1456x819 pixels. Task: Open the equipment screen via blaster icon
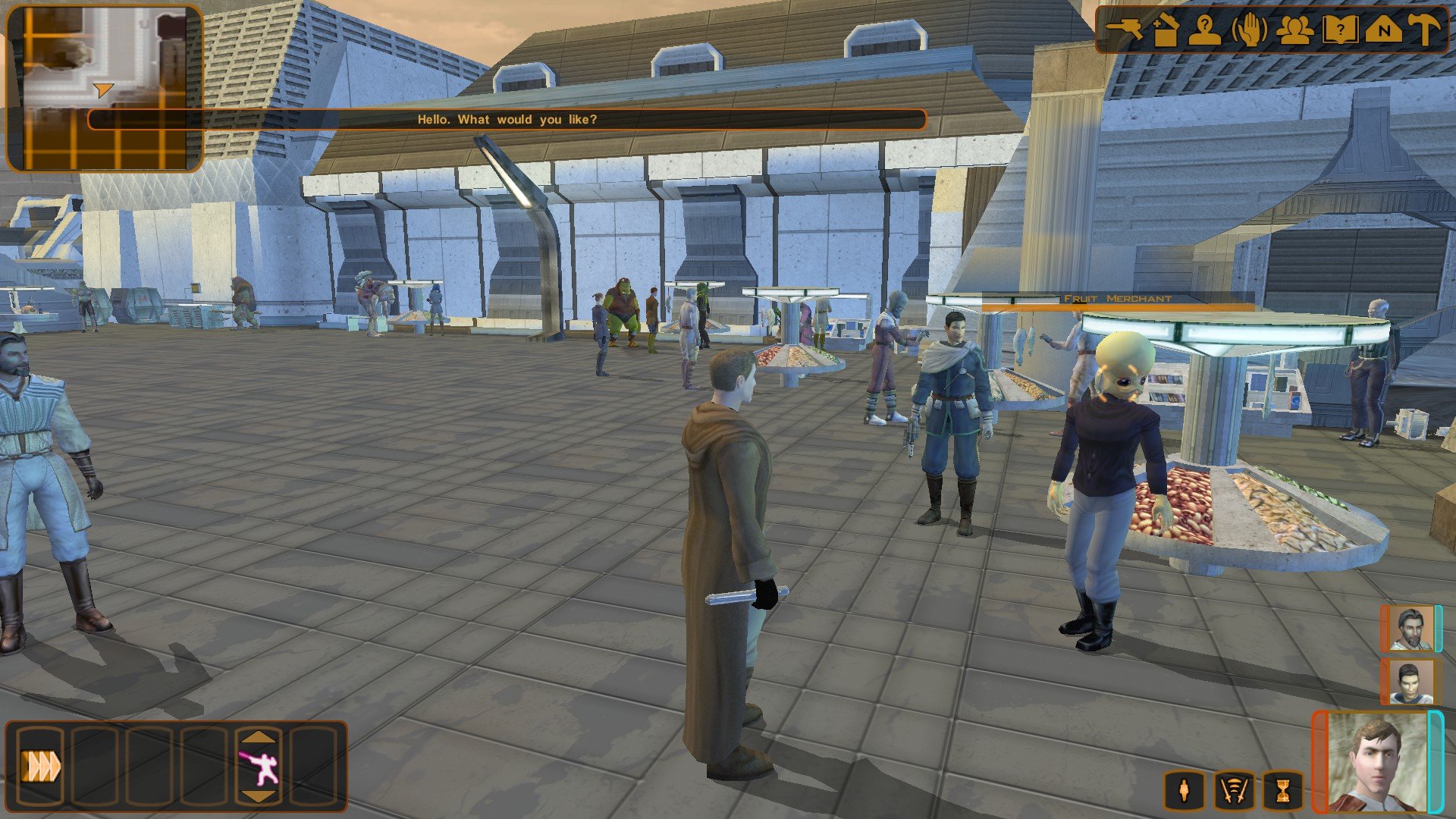click(1125, 29)
